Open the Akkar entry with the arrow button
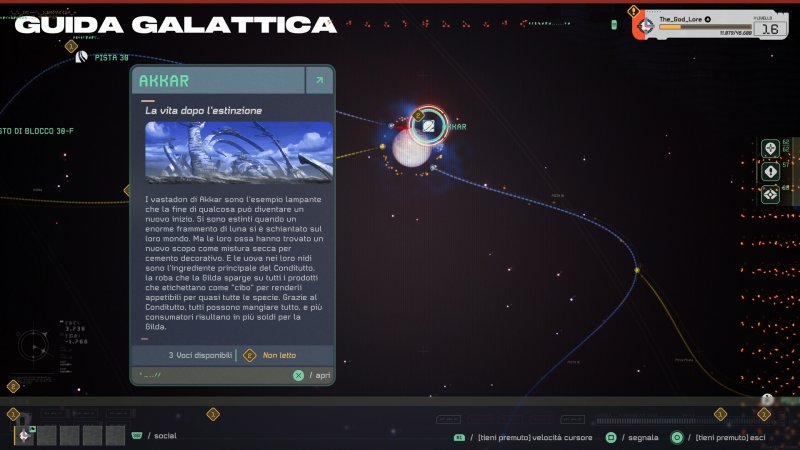Screen dimensions: 800x450 tap(319, 81)
